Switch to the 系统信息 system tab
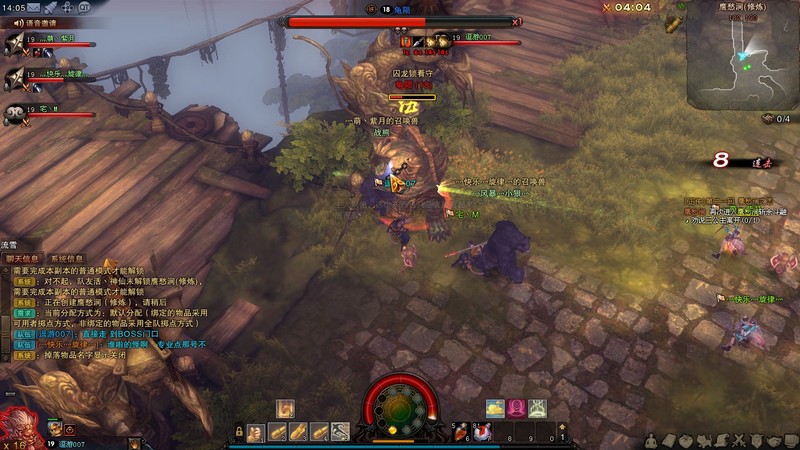This screenshot has height=450, width=800. (71, 258)
